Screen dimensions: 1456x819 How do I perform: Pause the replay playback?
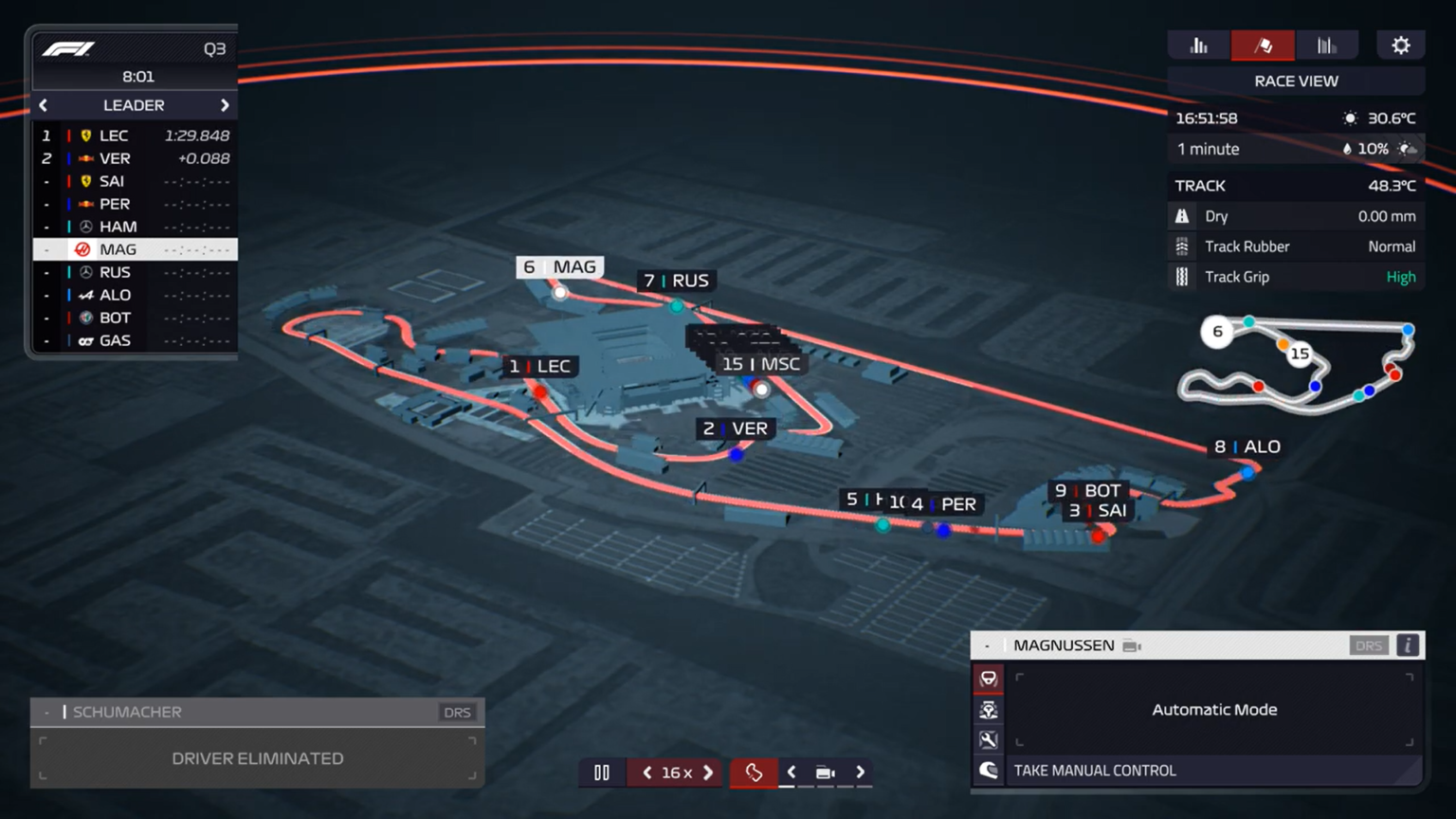tap(601, 773)
